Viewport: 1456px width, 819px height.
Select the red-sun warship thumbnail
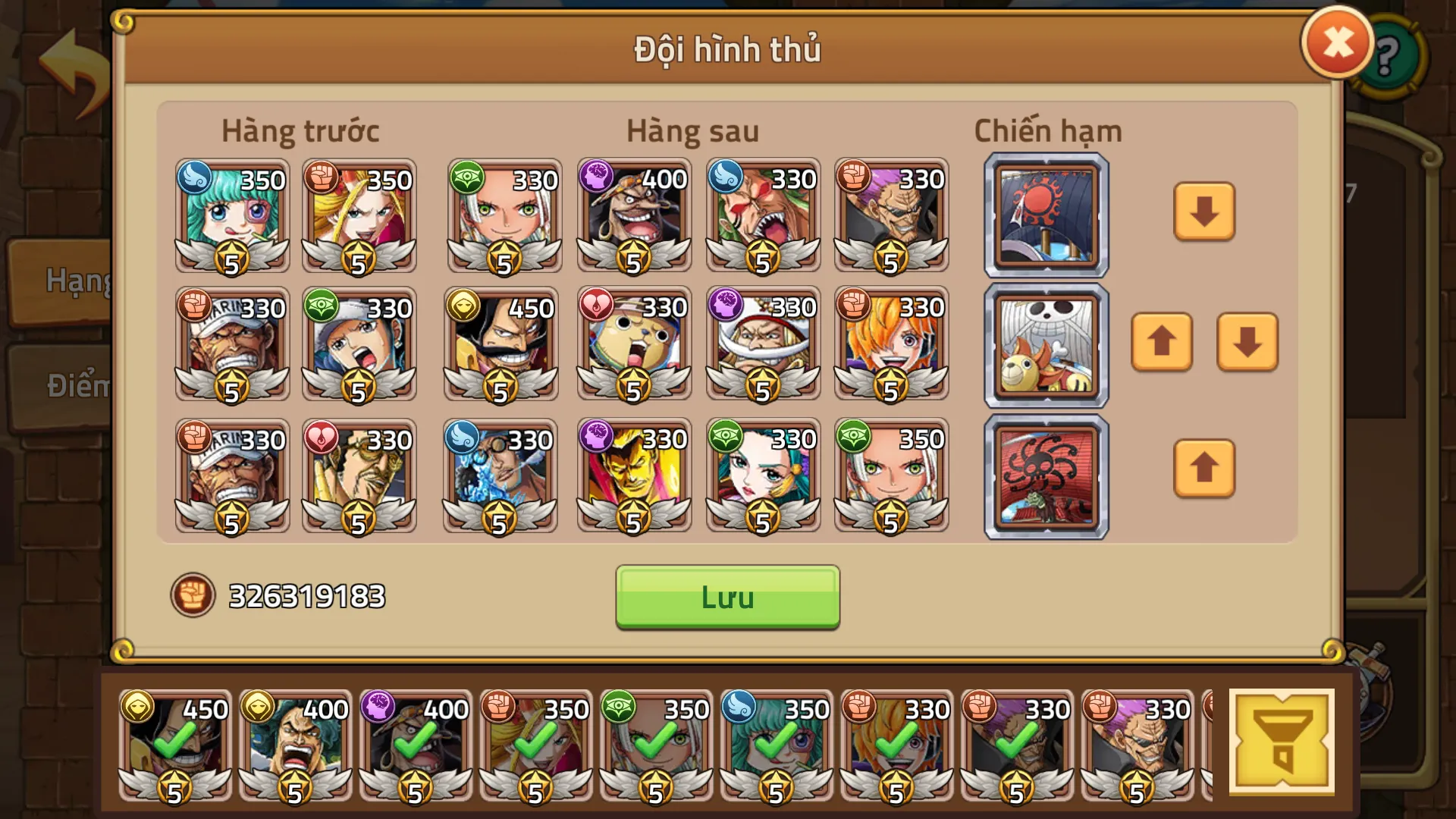click(x=1045, y=215)
